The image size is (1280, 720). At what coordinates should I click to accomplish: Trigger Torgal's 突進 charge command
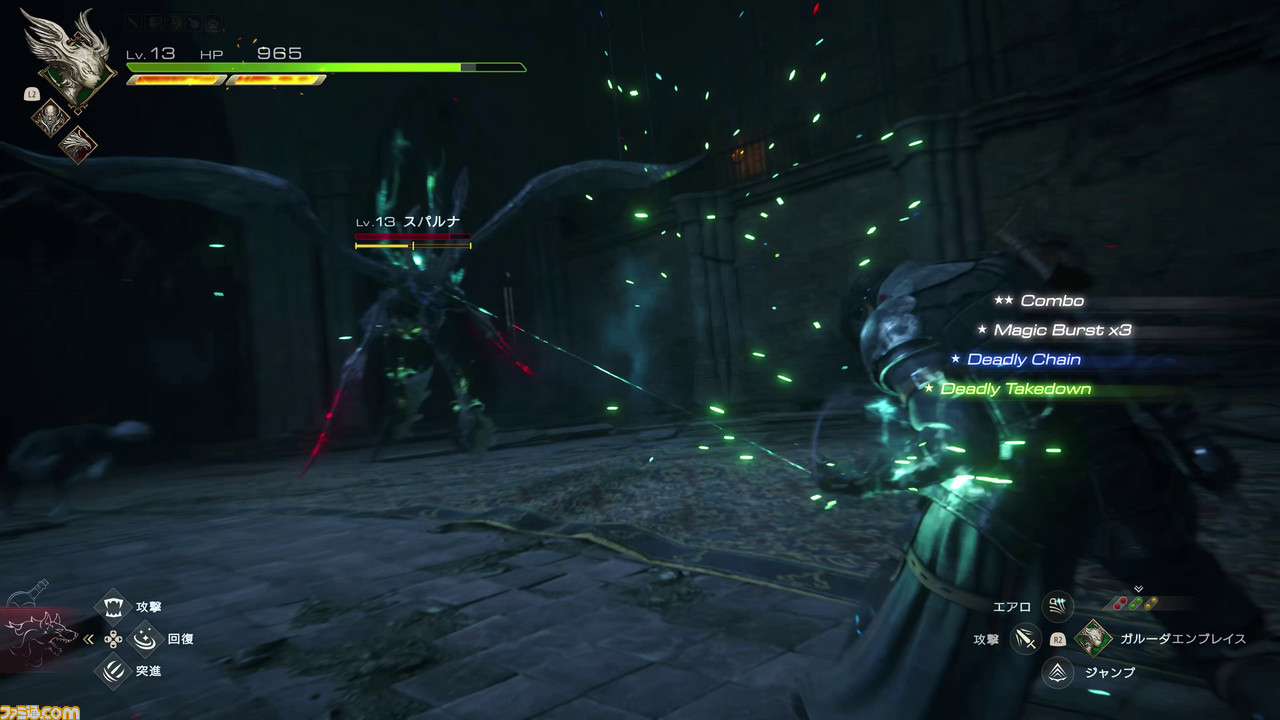pos(113,671)
